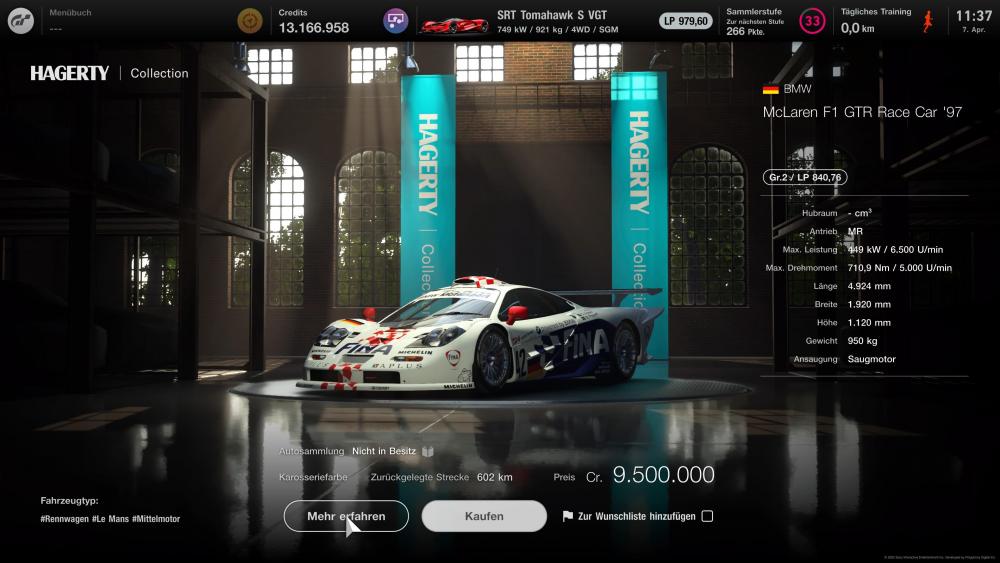Buy the car with Kaufen button
This screenshot has width=1000, height=563.
coord(484,516)
